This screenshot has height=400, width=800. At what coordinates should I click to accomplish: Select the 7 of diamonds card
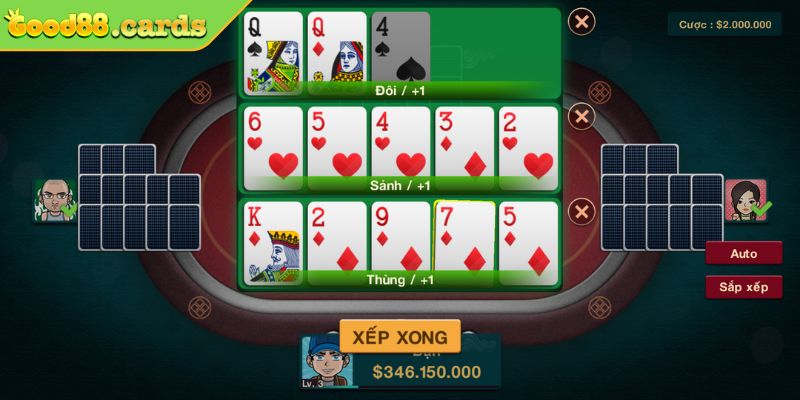point(464,238)
